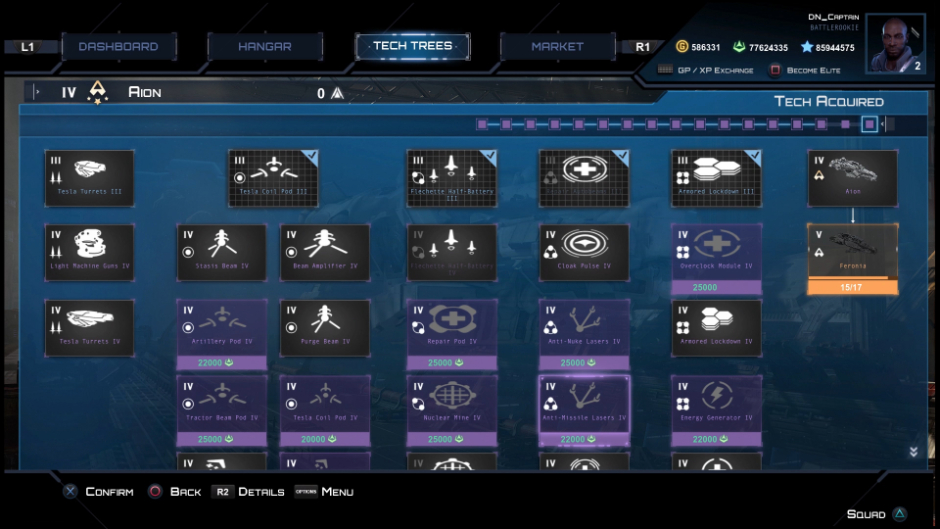Select the Stasis Beam IV tech
The width and height of the screenshot is (940, 529).
(x=222, y=252)
